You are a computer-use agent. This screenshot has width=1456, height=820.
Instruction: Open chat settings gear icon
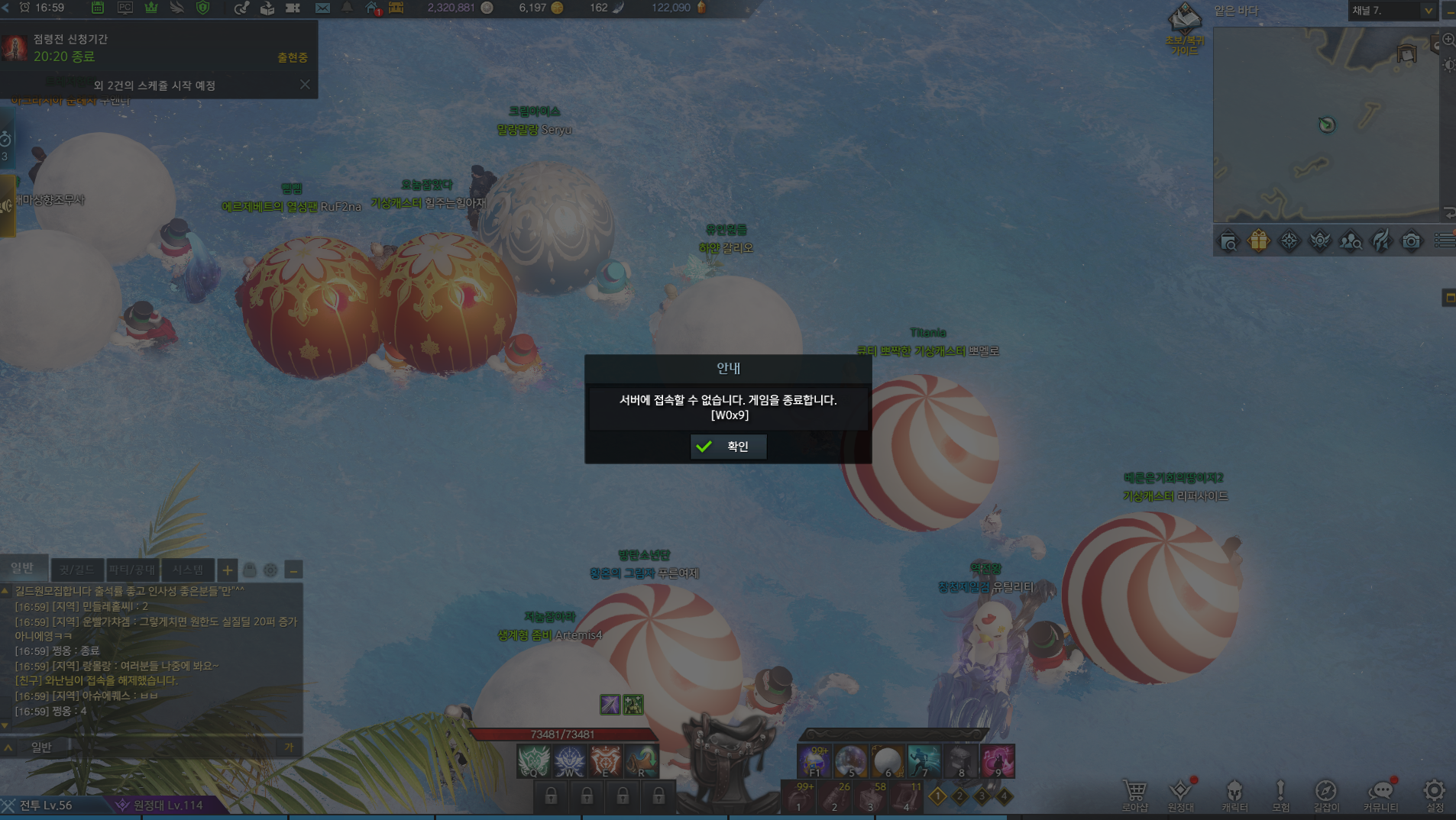point(270,570)
